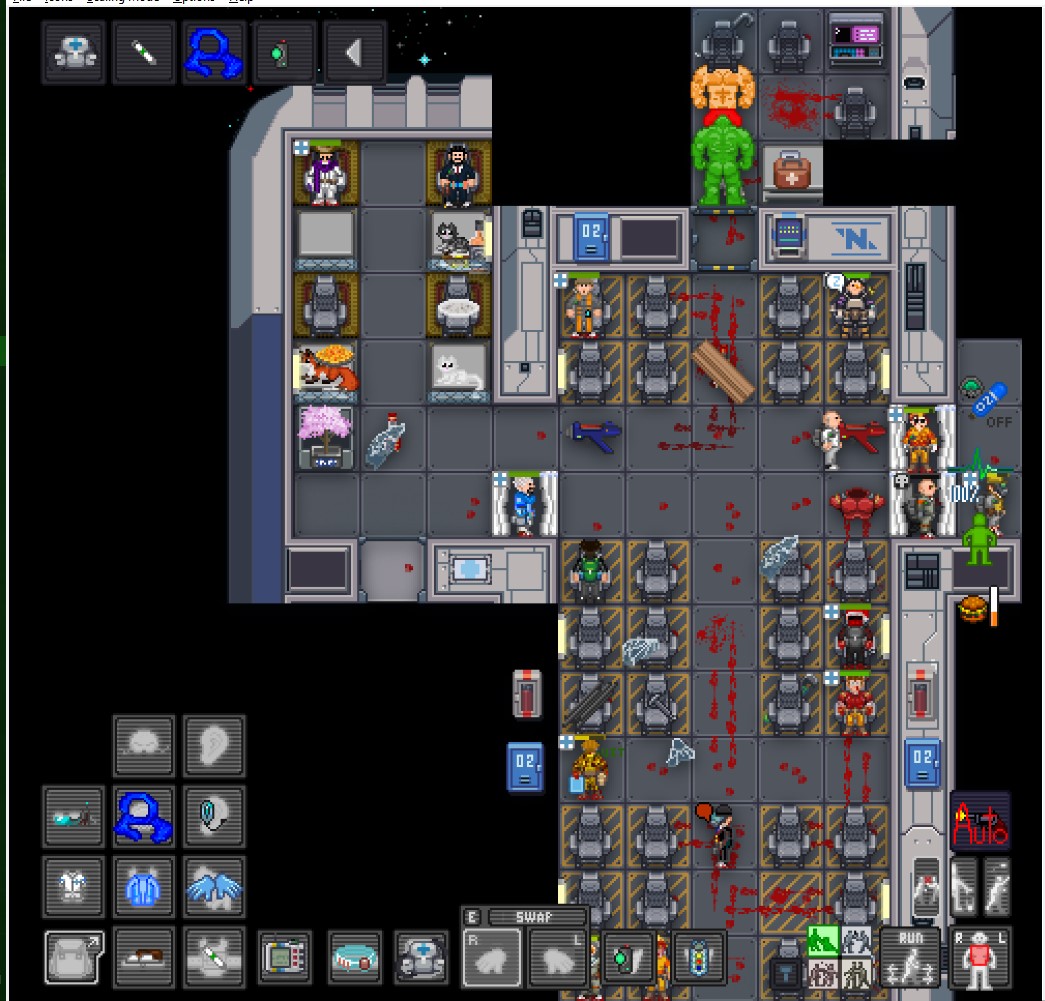Select the right hand slot
Image resolution: width=1045 pixels, height=1001 pixels.
click(x=491, y=958)
